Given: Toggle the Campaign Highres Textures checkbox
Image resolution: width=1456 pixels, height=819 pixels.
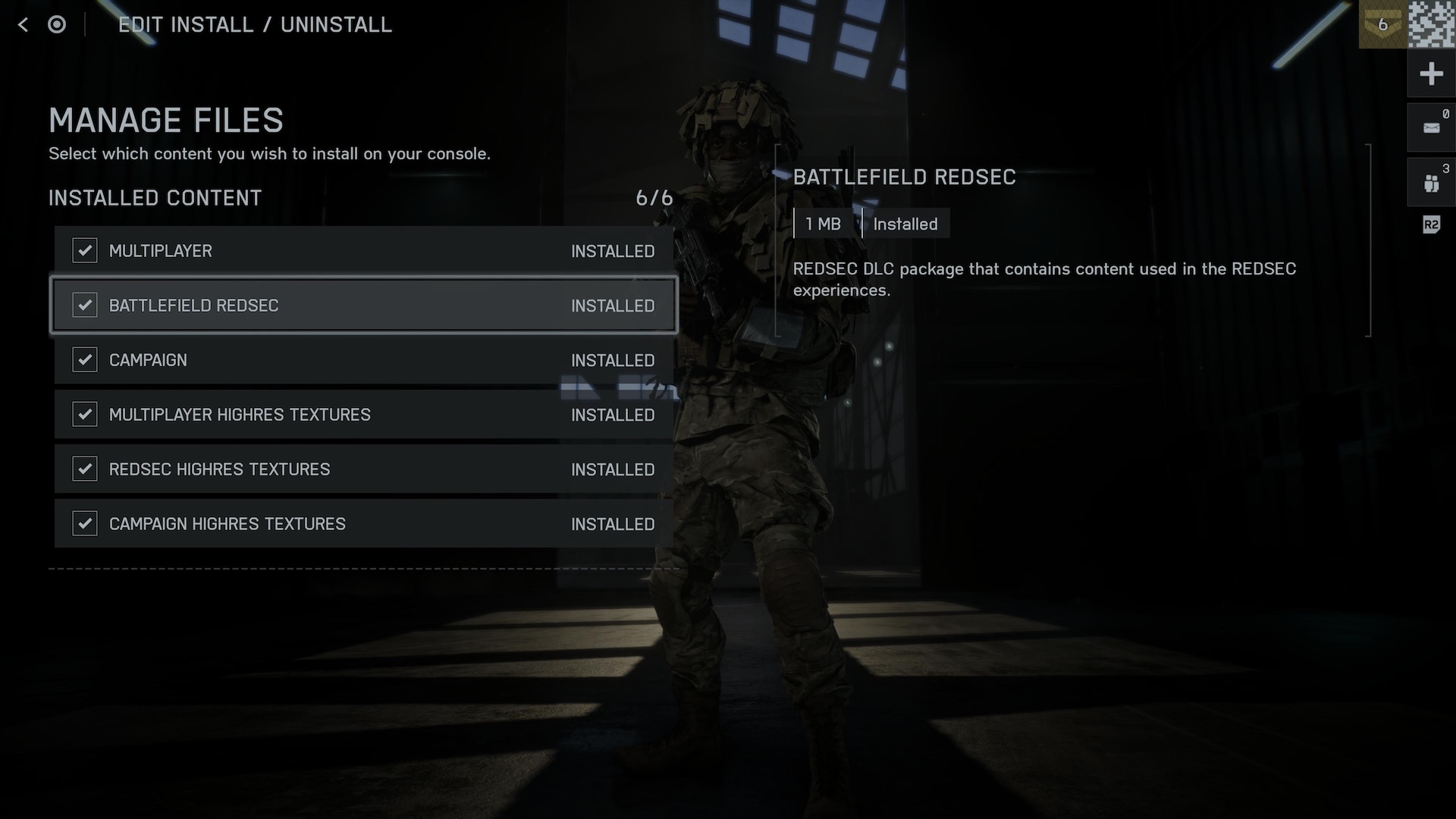Looking at the screenshot, I should [84, 523].
